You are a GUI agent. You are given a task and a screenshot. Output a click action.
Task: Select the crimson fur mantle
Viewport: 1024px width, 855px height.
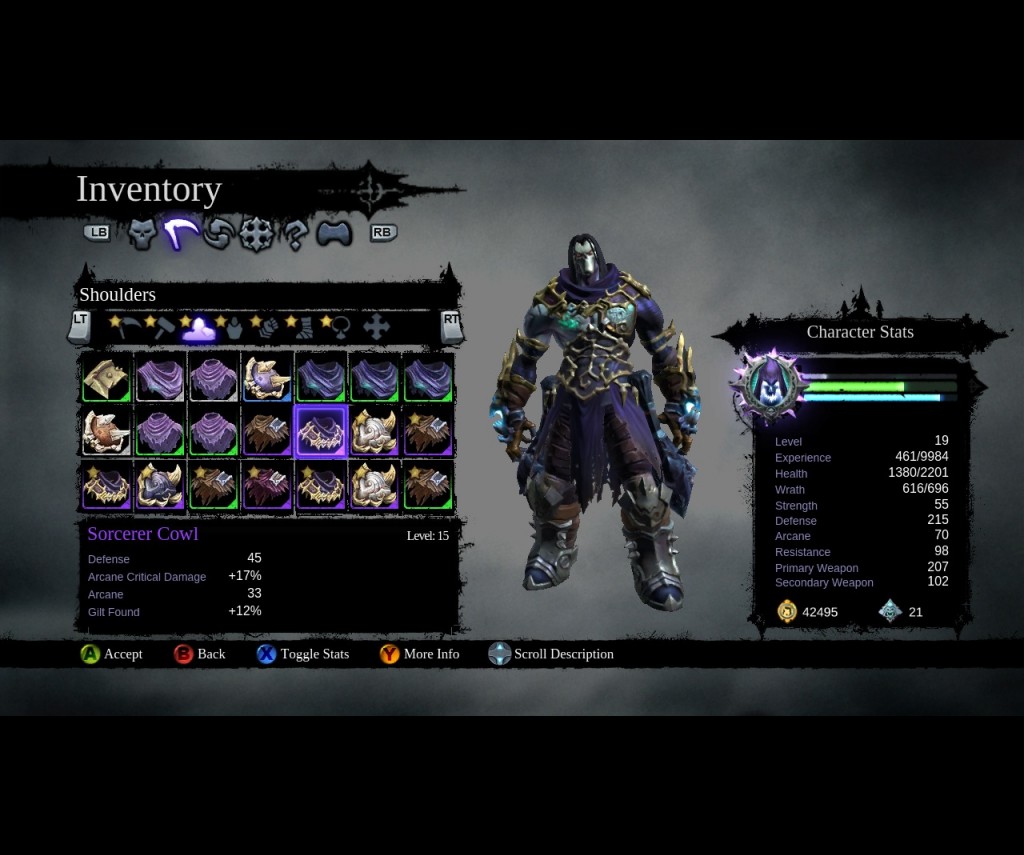pos(267,485)
